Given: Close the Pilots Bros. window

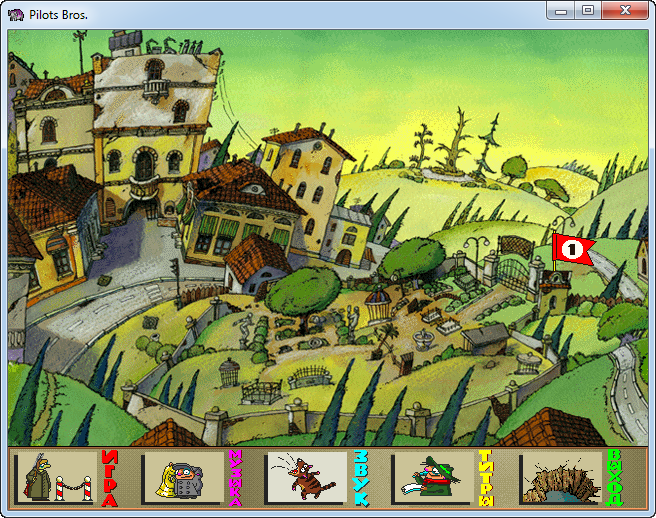Looking at the screenshot, I should [x=627, y=11].
